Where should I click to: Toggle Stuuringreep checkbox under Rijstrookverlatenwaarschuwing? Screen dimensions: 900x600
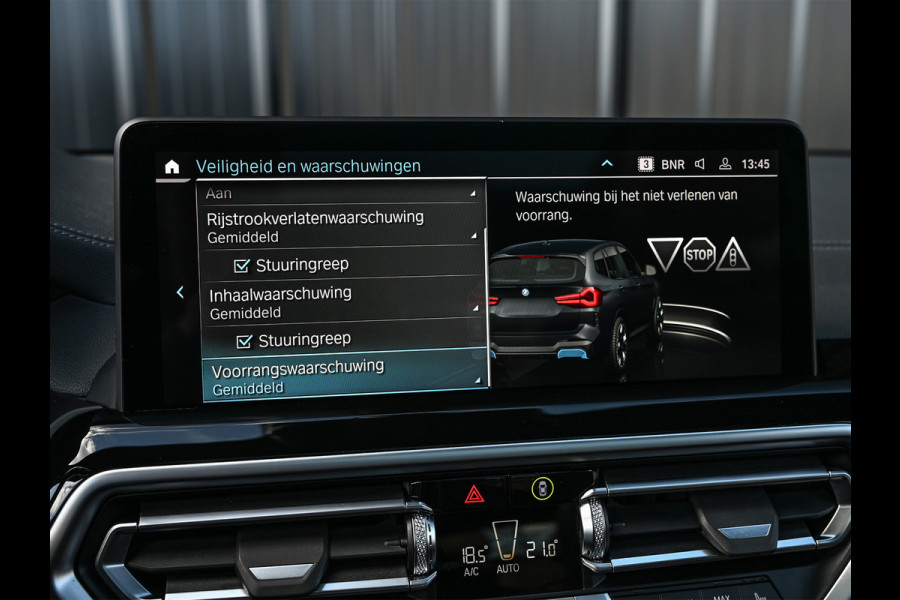pos(242,265)
